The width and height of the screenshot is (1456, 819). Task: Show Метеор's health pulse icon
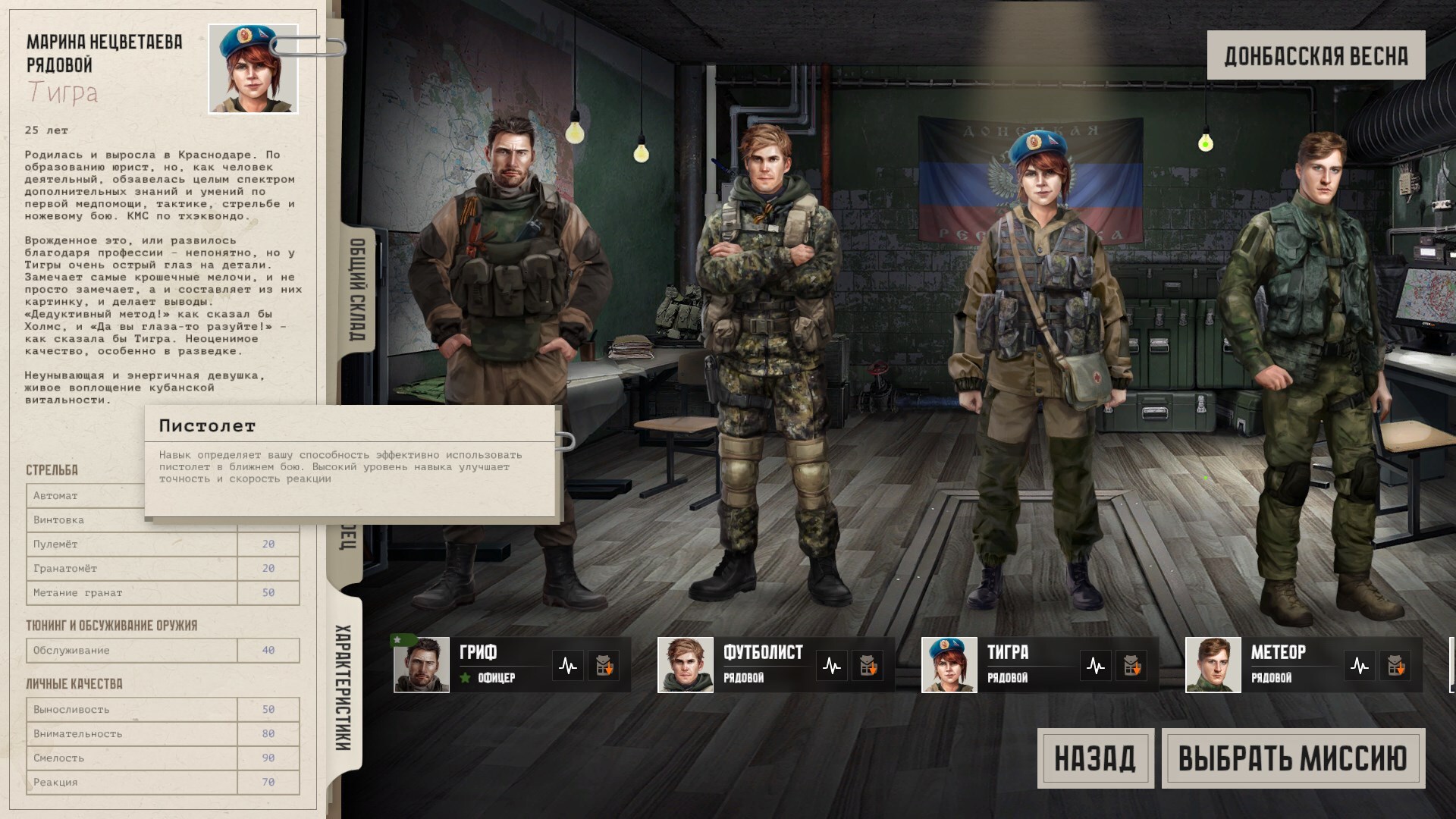point(1360,667)
